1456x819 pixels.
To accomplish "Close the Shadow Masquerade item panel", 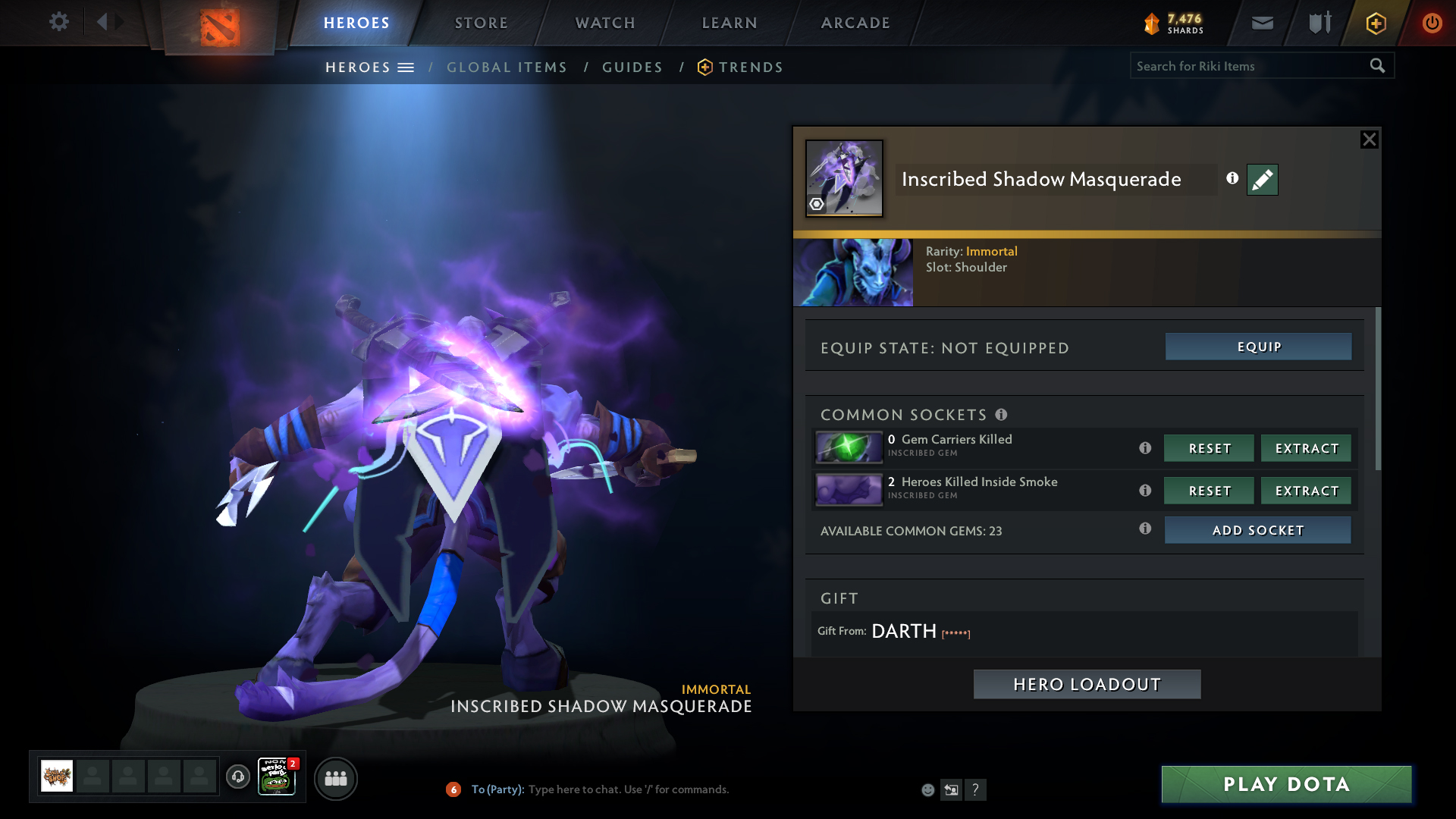I will [x=1369, y=140].
